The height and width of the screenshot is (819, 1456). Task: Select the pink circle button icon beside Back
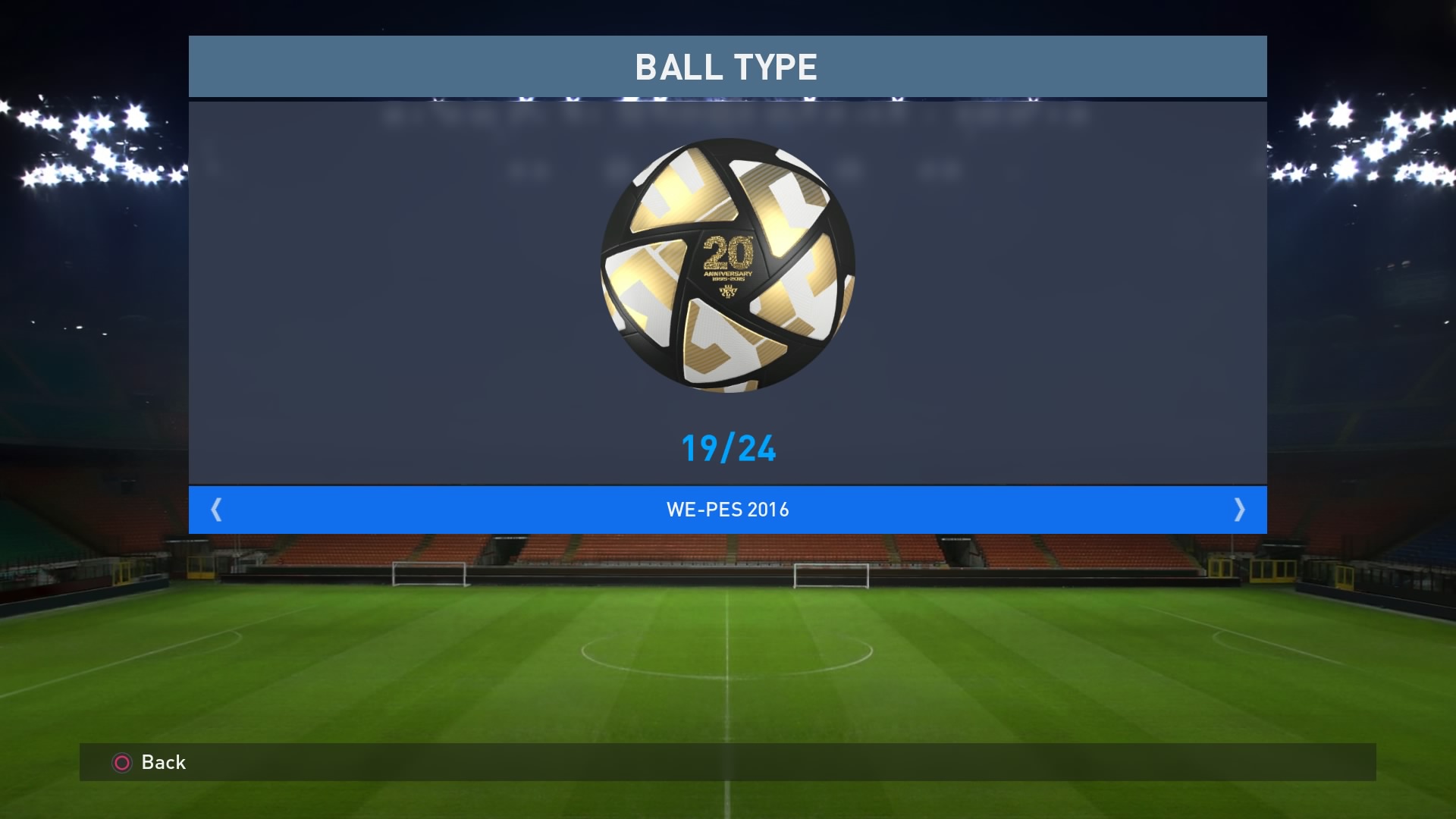tap(121, 763)
